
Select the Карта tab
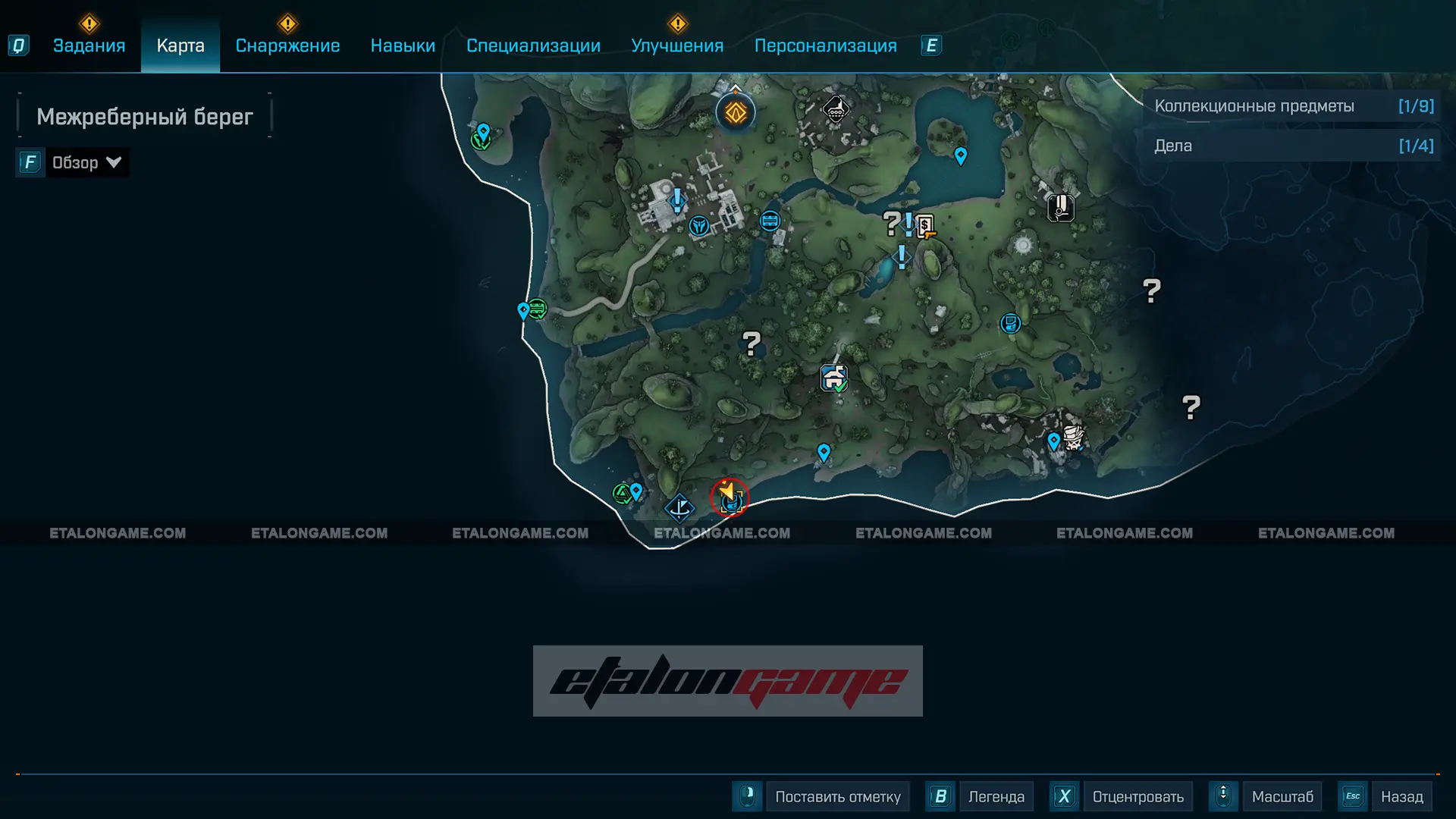[180, 45]
